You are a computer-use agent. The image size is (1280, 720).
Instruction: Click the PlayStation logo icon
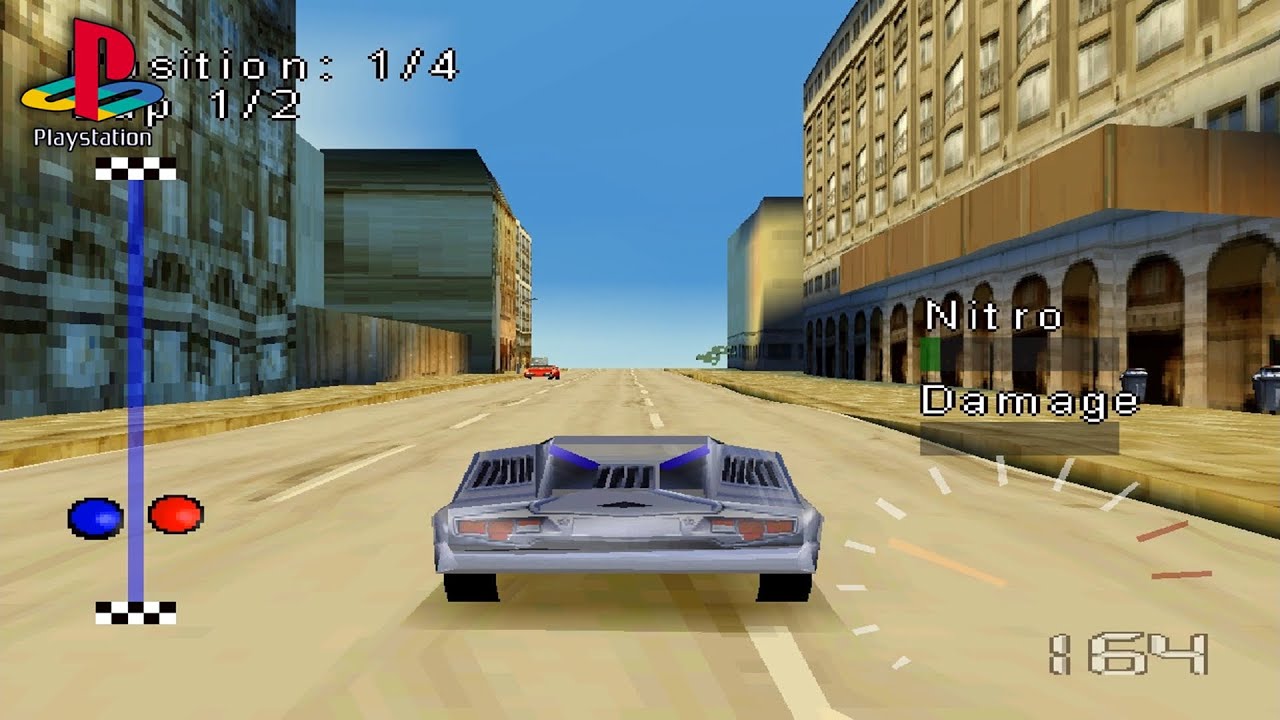coord(95,70)
